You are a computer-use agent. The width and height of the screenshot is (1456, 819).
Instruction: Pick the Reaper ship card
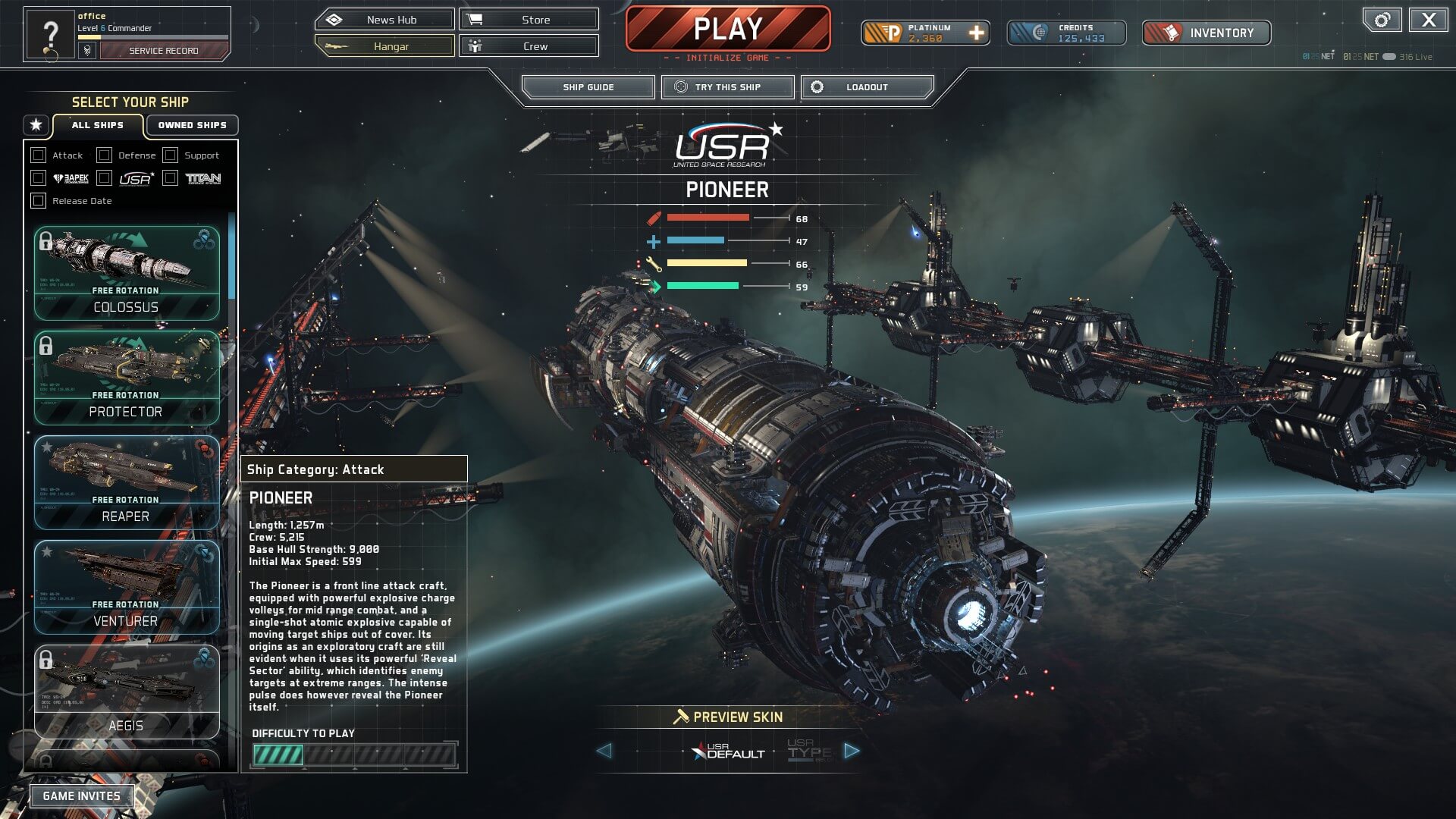pyautogui.click(x=127, y=482)
